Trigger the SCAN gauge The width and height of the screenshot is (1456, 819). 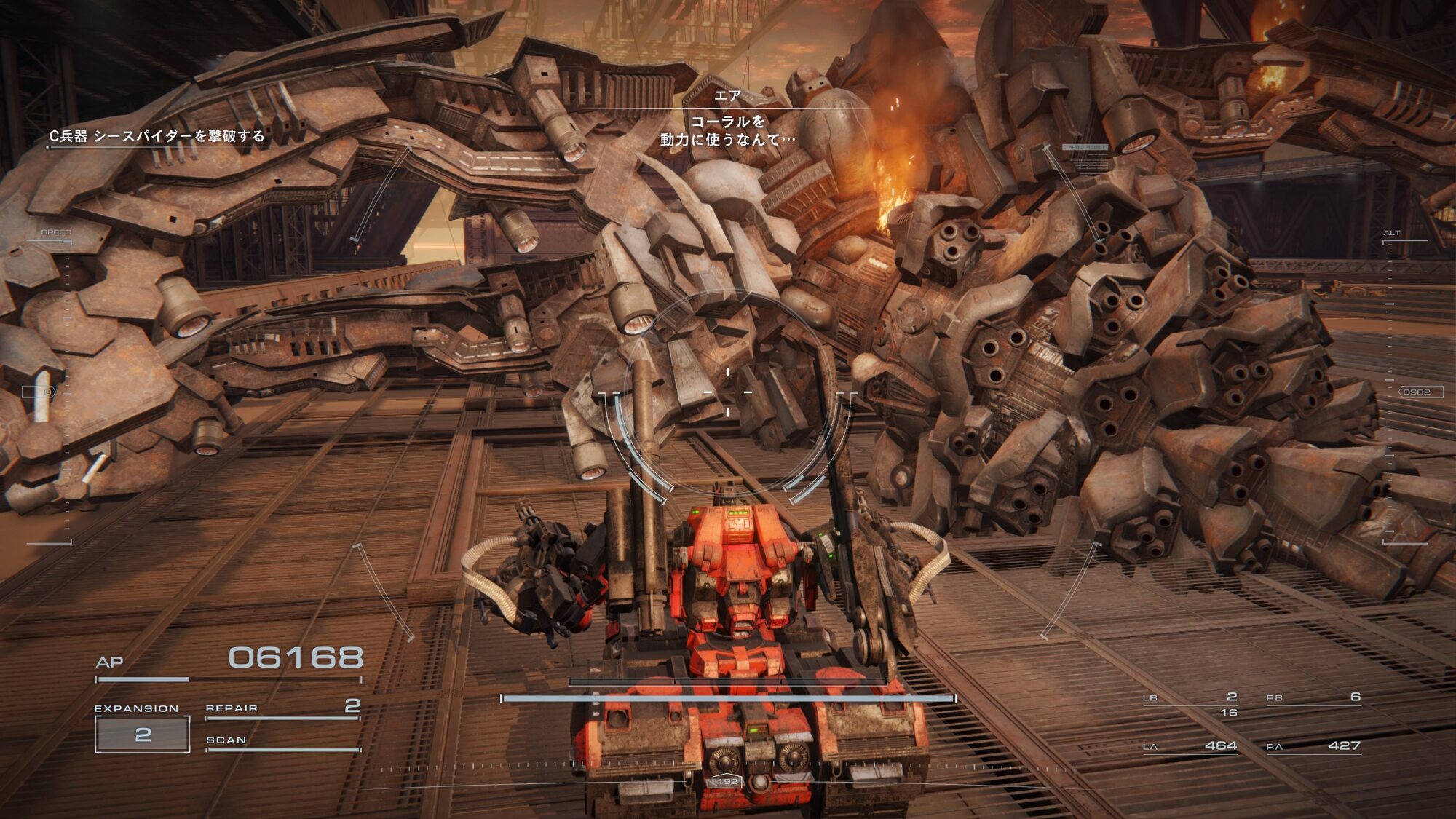[x=282, y=741]
